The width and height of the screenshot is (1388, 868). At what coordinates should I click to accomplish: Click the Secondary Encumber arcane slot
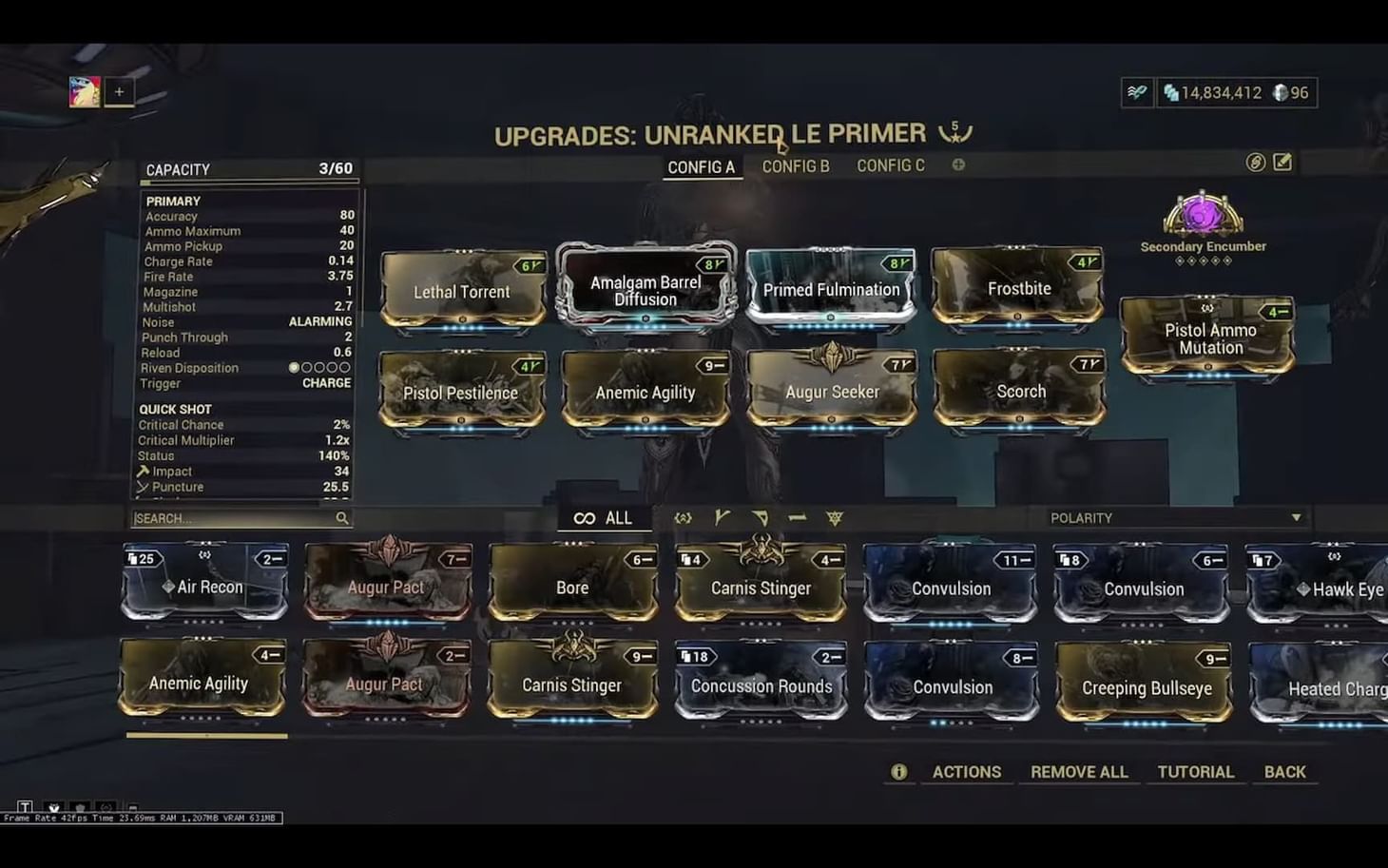(1201, 217)
